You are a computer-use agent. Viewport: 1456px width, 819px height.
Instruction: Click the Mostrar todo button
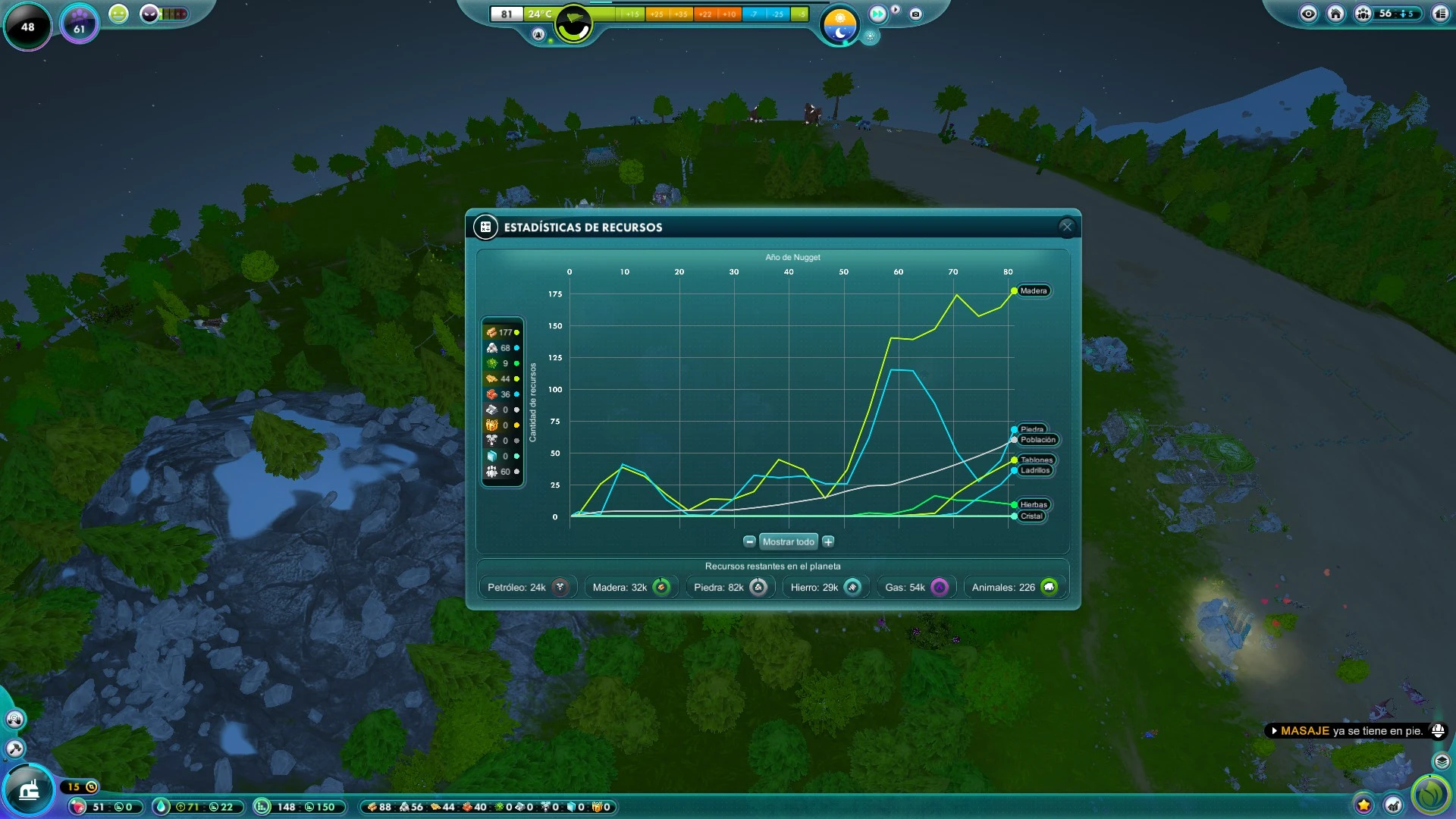(788, 541)
